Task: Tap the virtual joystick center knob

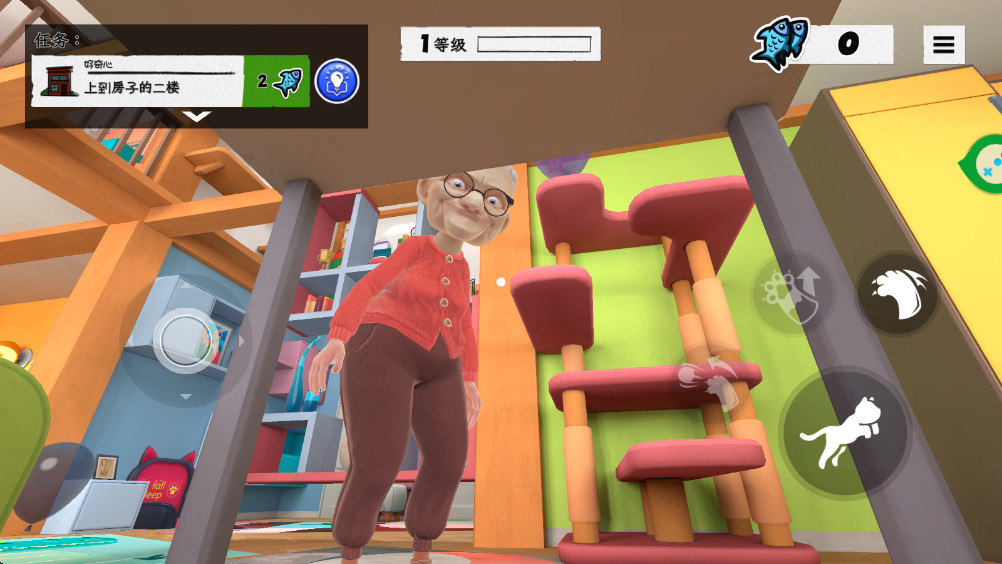Action: pyautogui.click(x=185, y=340)
